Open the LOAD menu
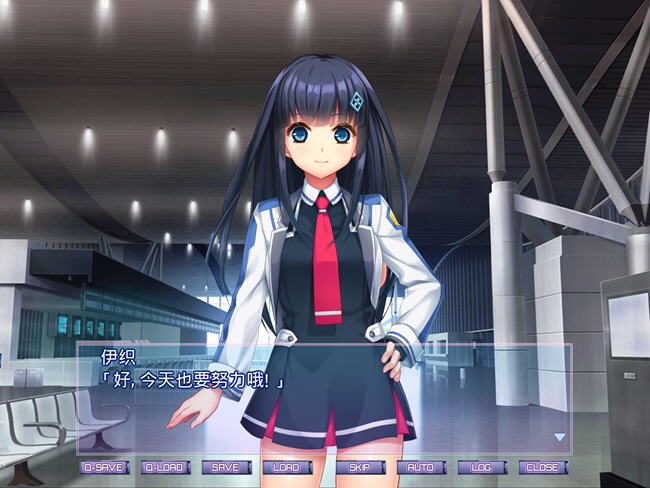Screen dimensions: 650x488 tap(287, 467)
